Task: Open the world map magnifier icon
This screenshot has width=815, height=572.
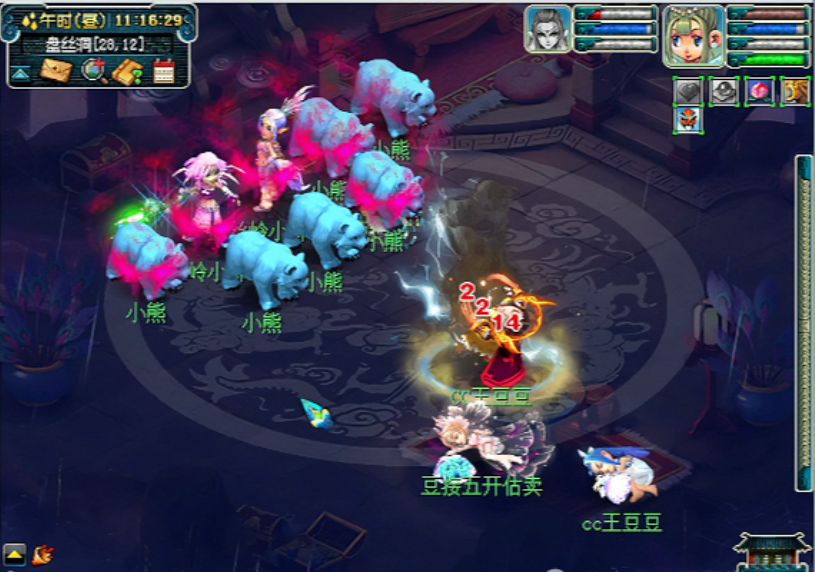Action: 93,71
